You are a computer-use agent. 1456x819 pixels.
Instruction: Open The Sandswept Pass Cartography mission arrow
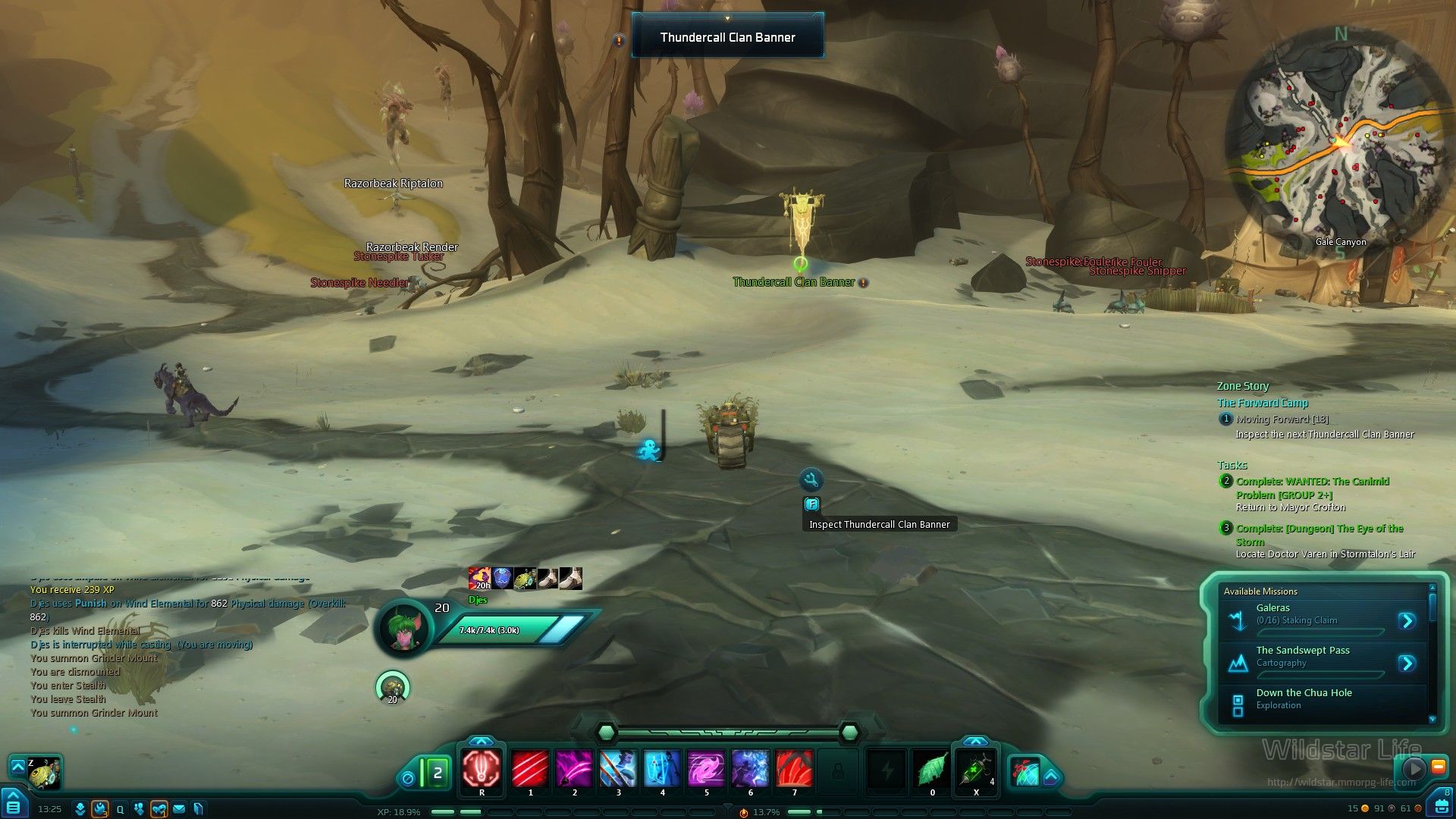coord(1407,664)
